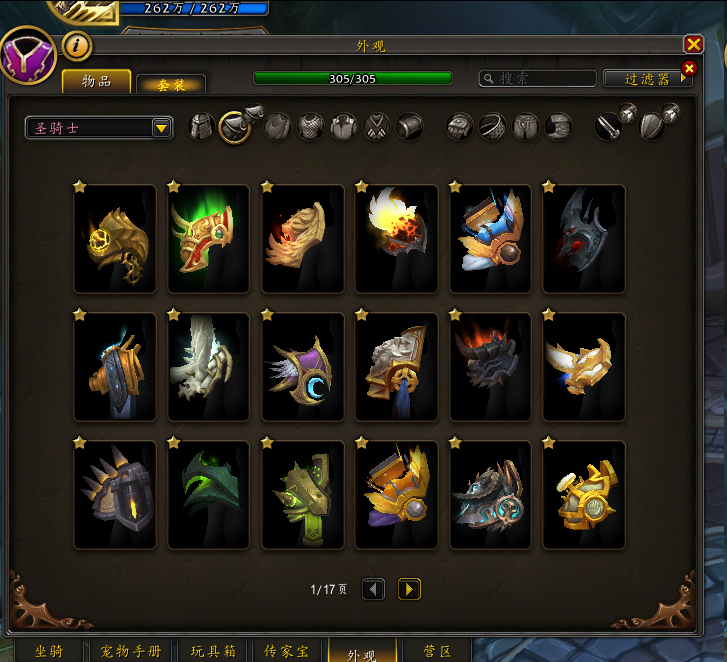727x662 pixels.
Task: Go to the next appearance page
Action: coord(409,589)
